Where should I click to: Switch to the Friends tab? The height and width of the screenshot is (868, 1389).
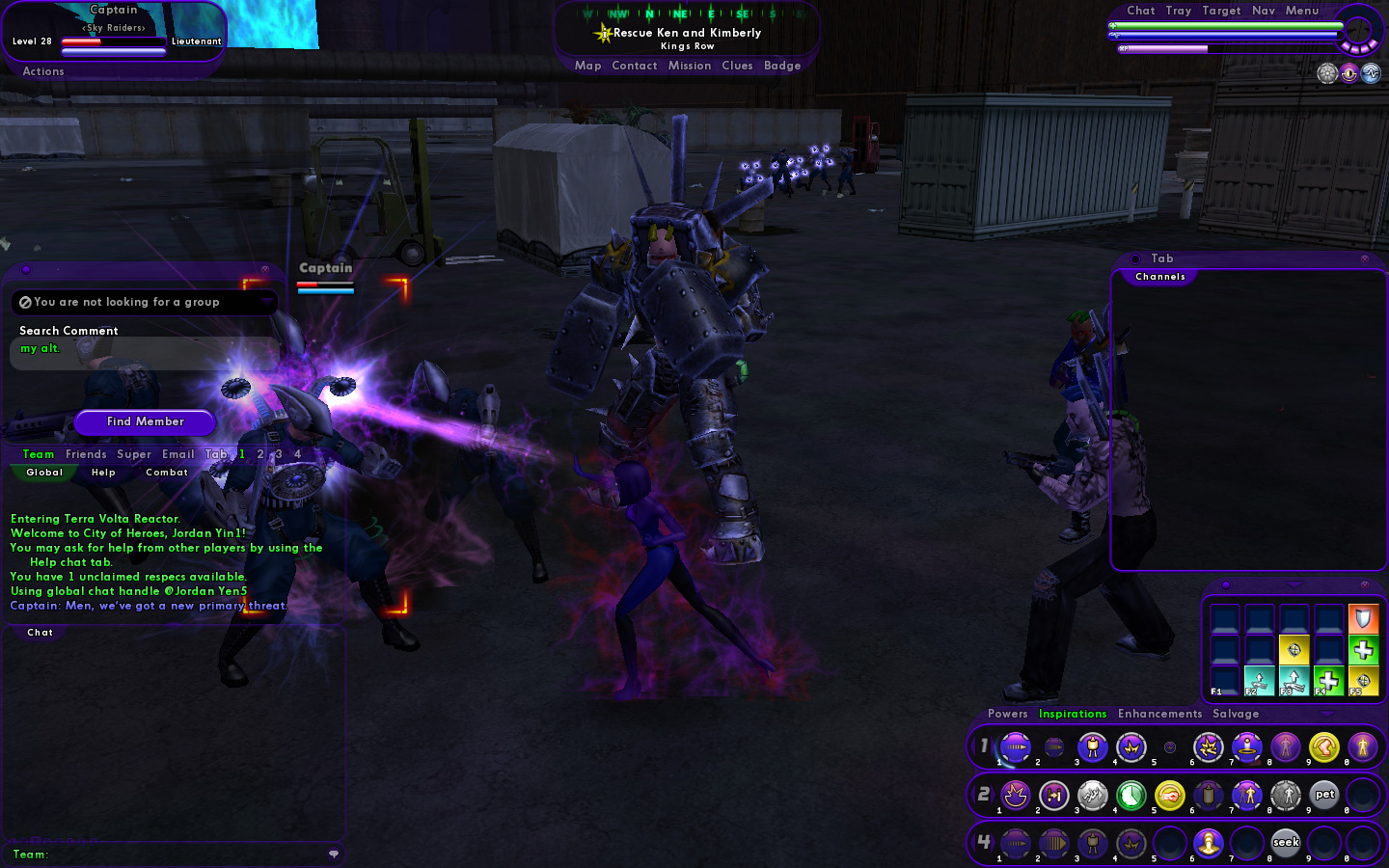86,454
